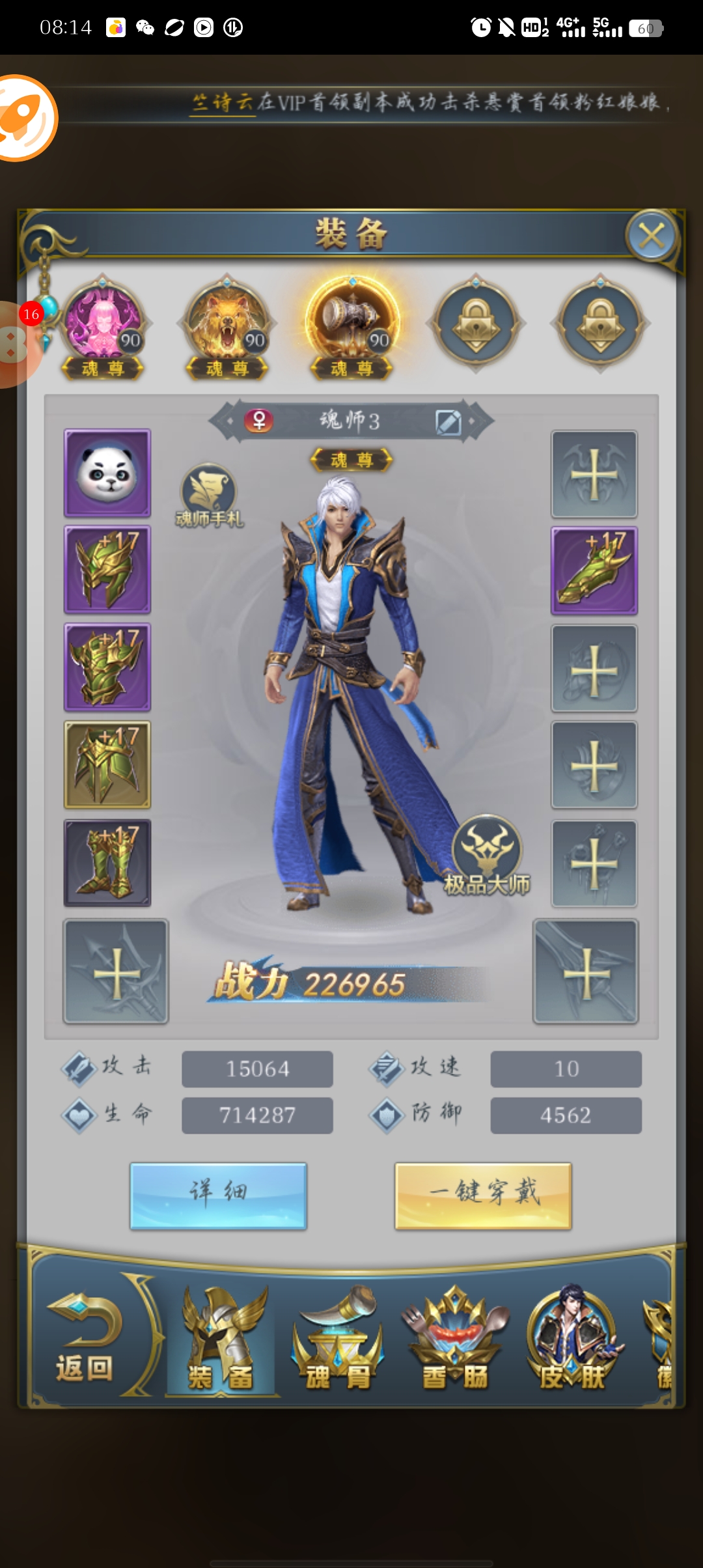Inspect the green boots +17 slot

[107, 863]
